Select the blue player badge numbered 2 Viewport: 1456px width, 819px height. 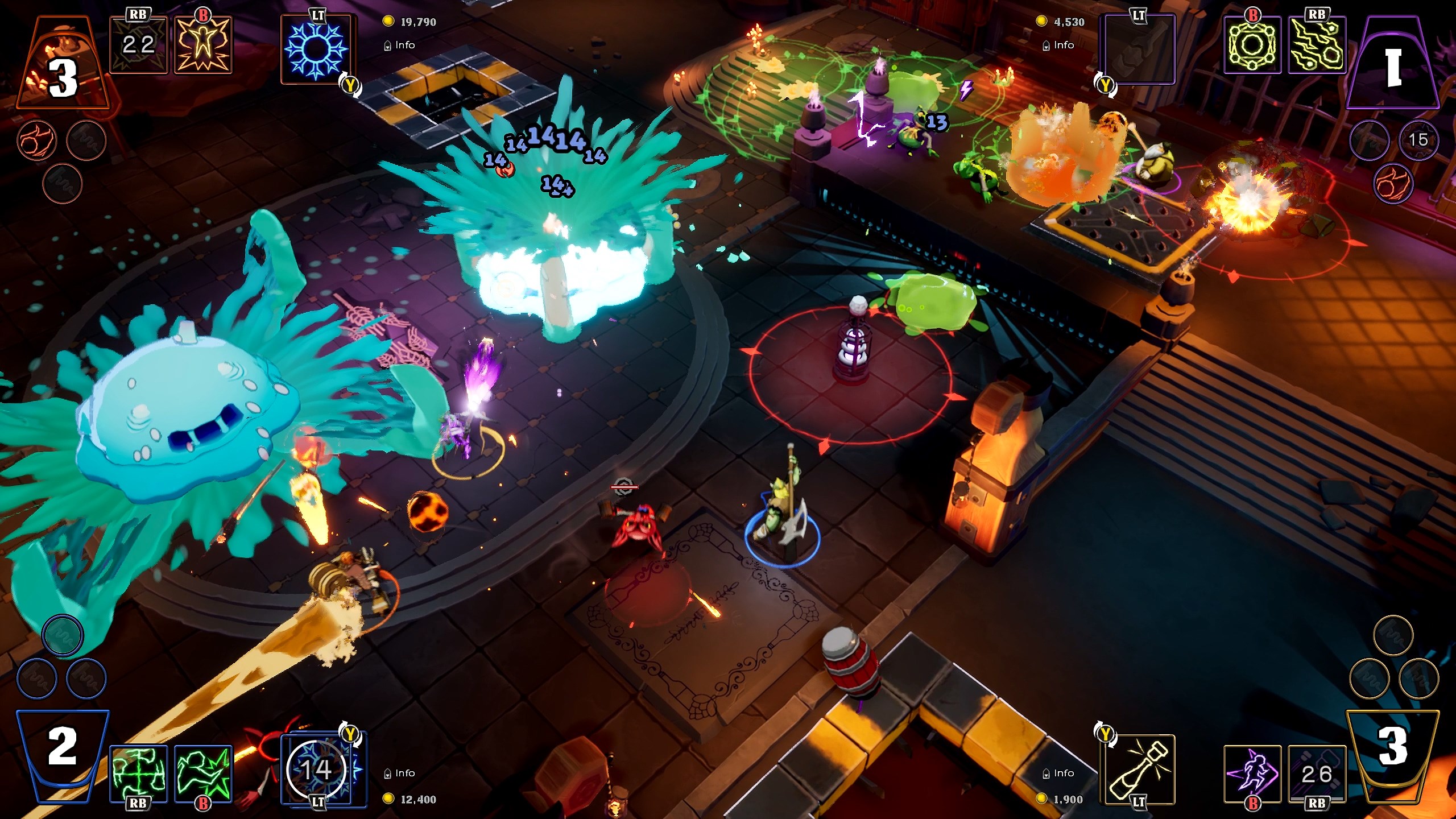pyautogui.click(x=63, y=747)
